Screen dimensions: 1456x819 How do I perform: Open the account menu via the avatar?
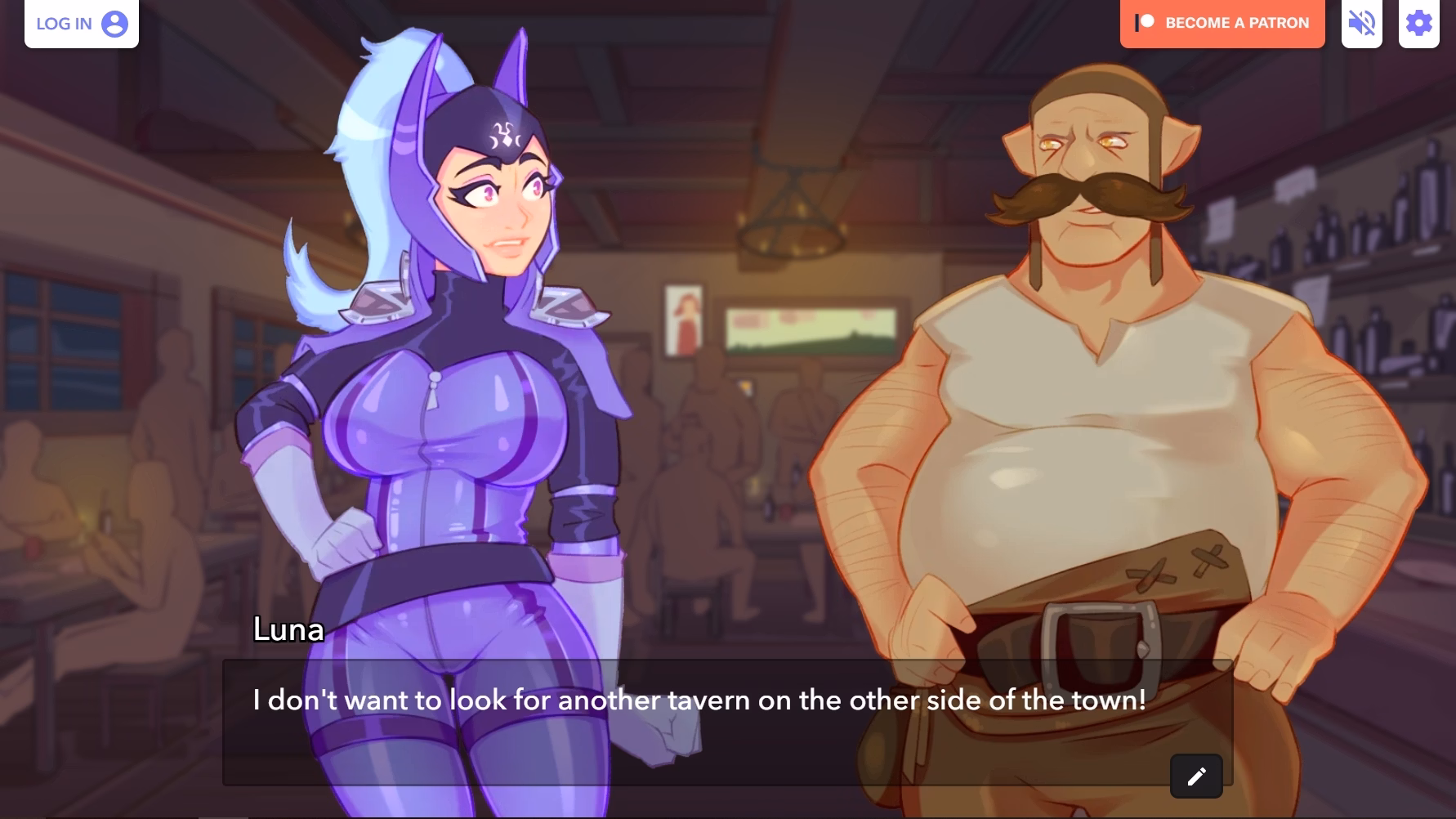click(x=114, y=23)
